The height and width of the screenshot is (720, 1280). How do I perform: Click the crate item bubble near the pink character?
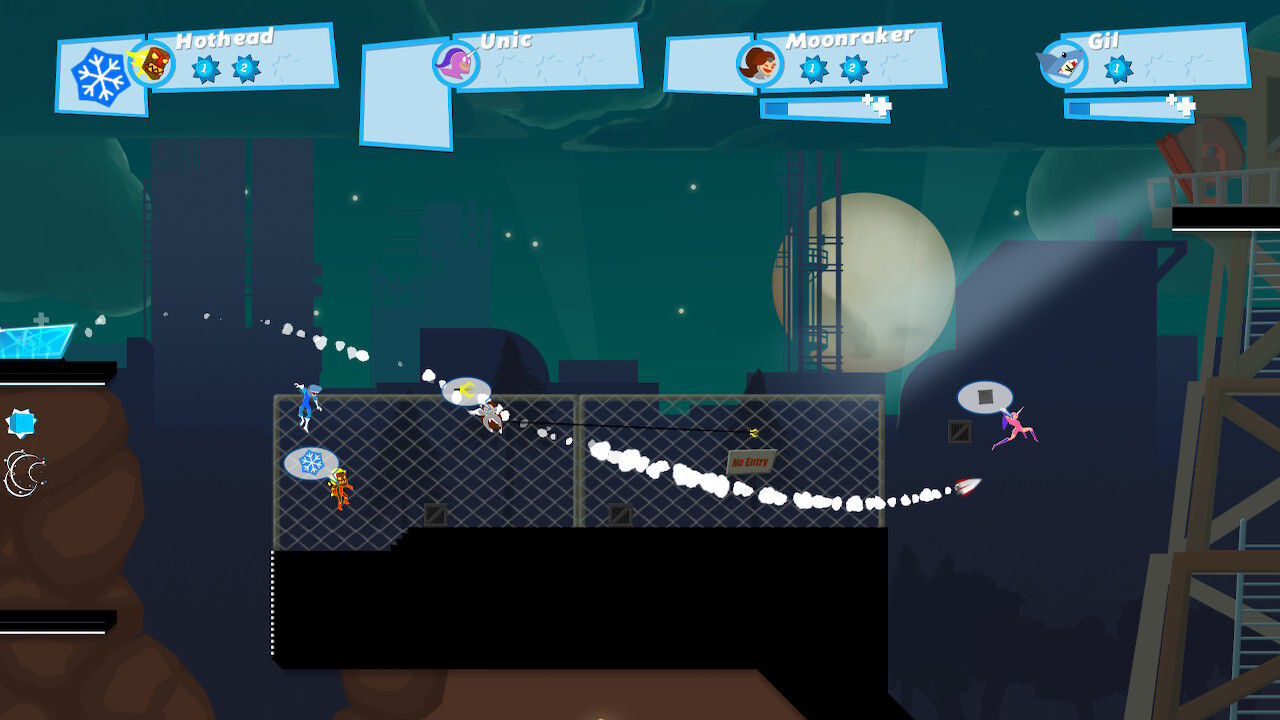984,398
